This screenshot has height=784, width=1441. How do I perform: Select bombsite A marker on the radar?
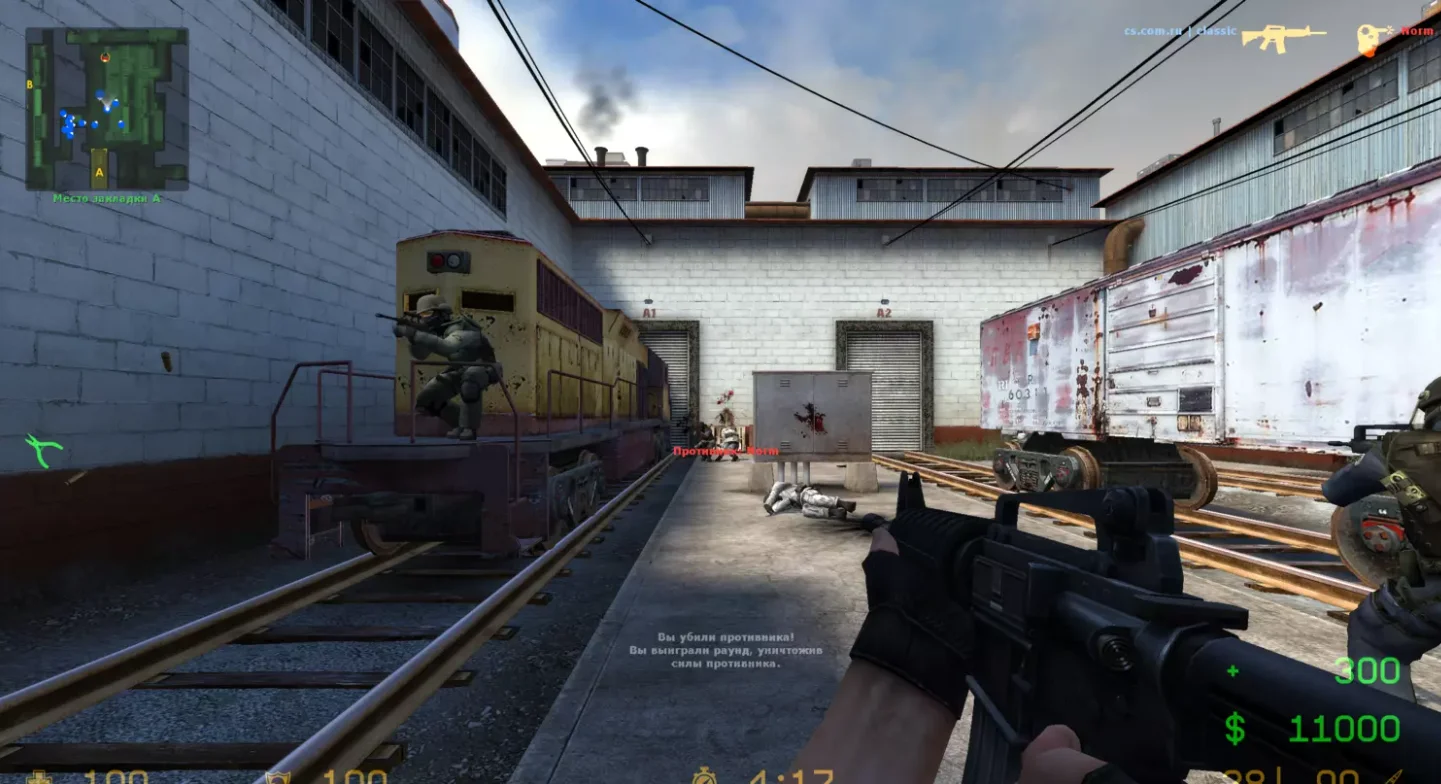coord(99,172)
